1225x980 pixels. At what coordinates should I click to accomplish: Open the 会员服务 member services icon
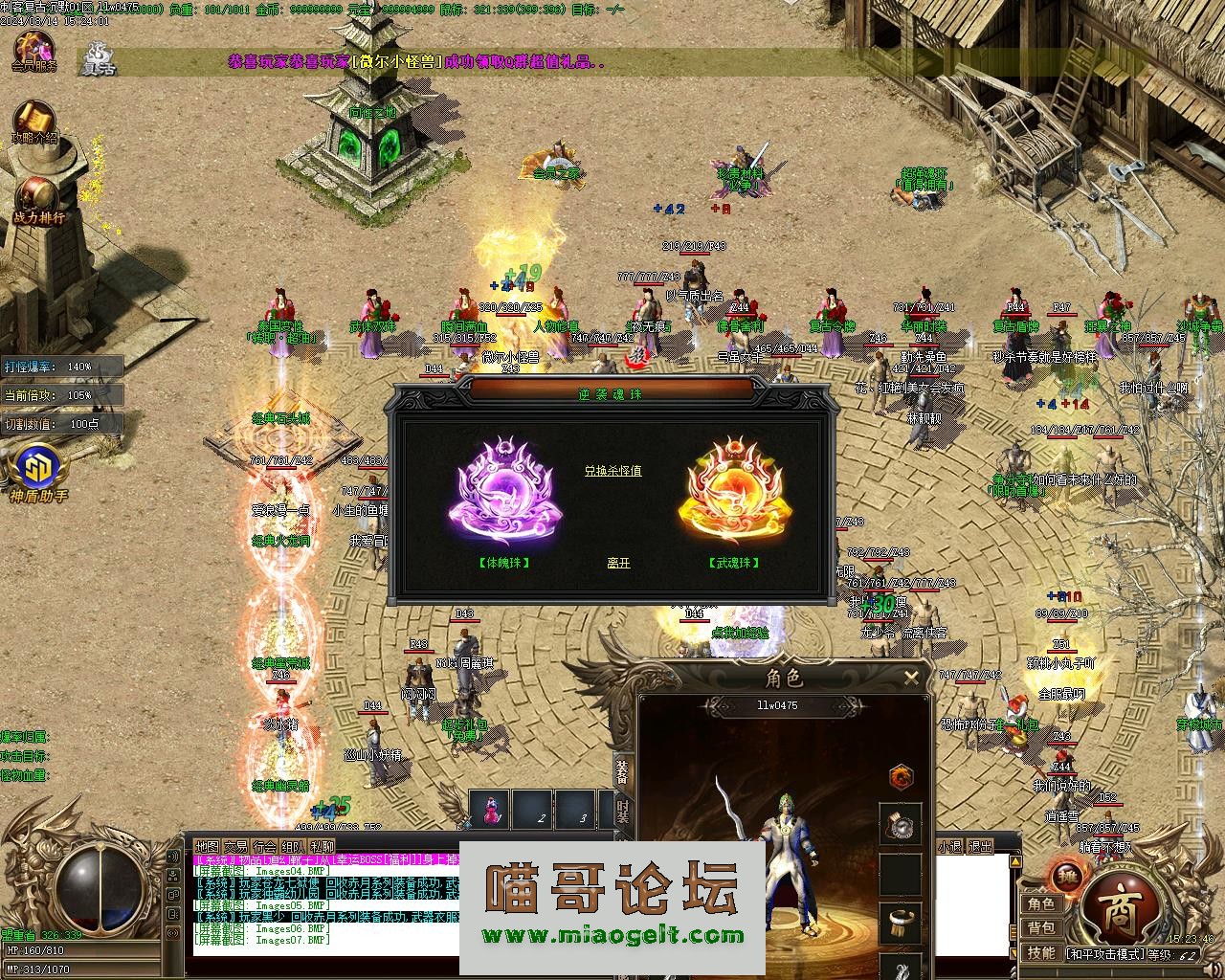pos(34,52)
